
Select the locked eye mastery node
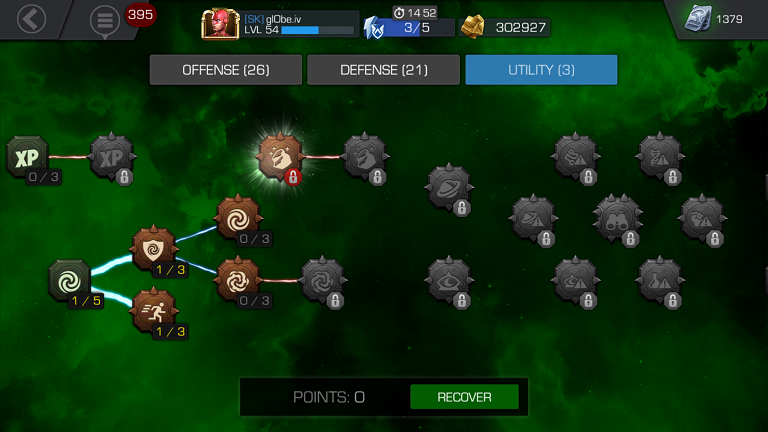(x=448, y=279)
